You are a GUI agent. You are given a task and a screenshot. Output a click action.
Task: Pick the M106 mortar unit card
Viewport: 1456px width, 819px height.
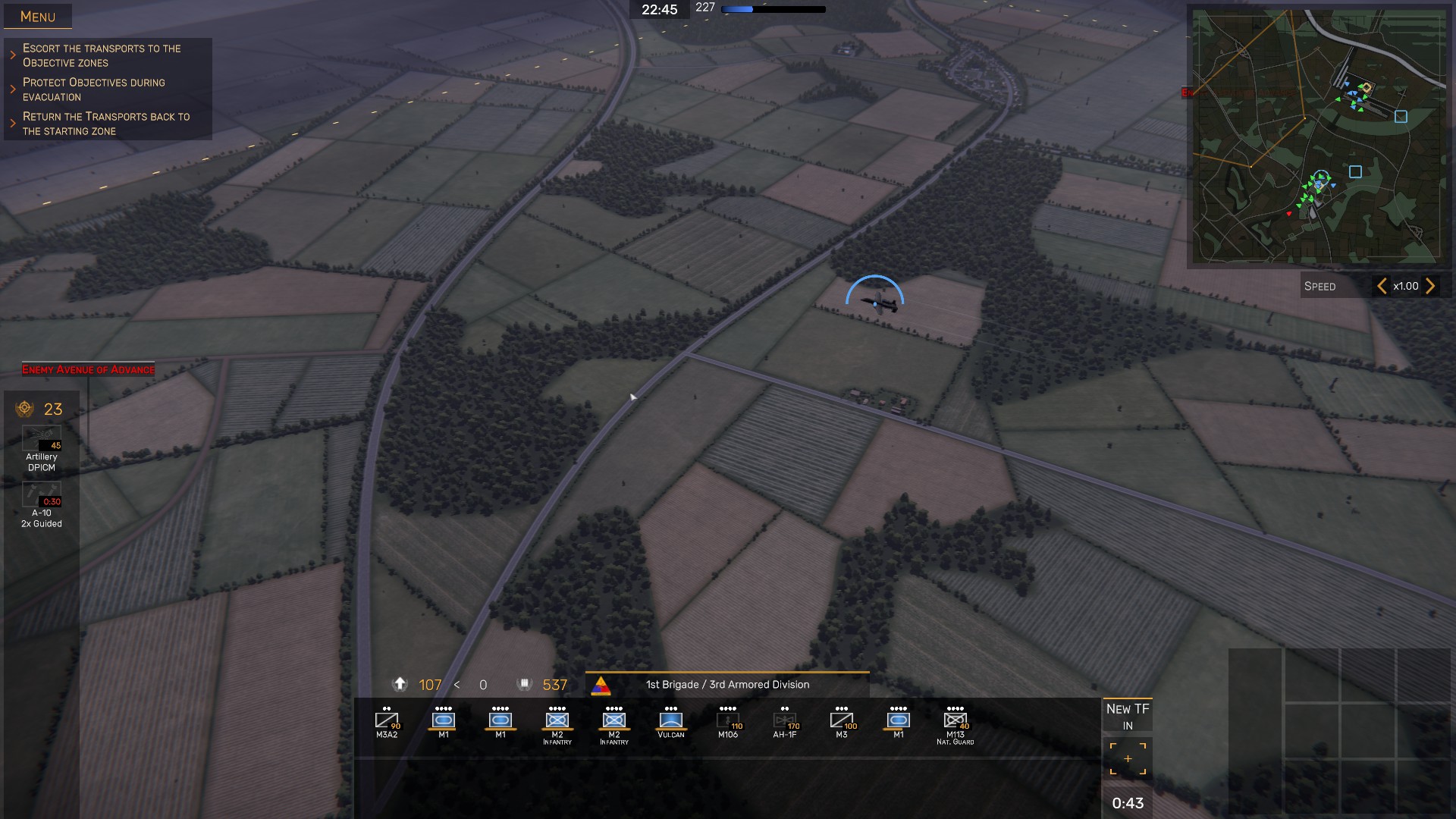tap(728, 722)
